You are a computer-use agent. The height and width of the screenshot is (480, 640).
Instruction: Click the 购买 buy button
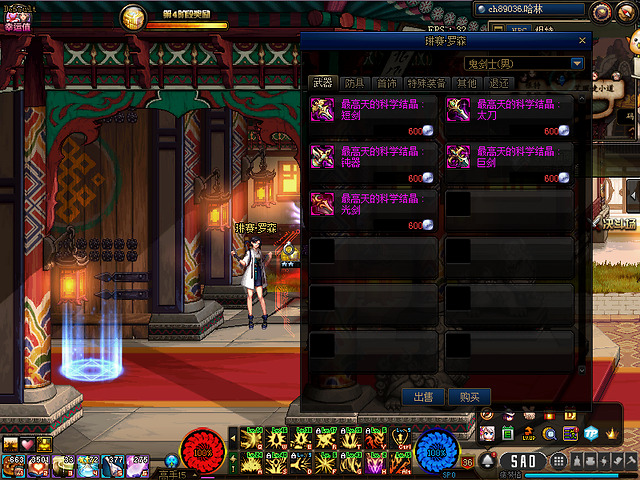click(x=469, y=397)
